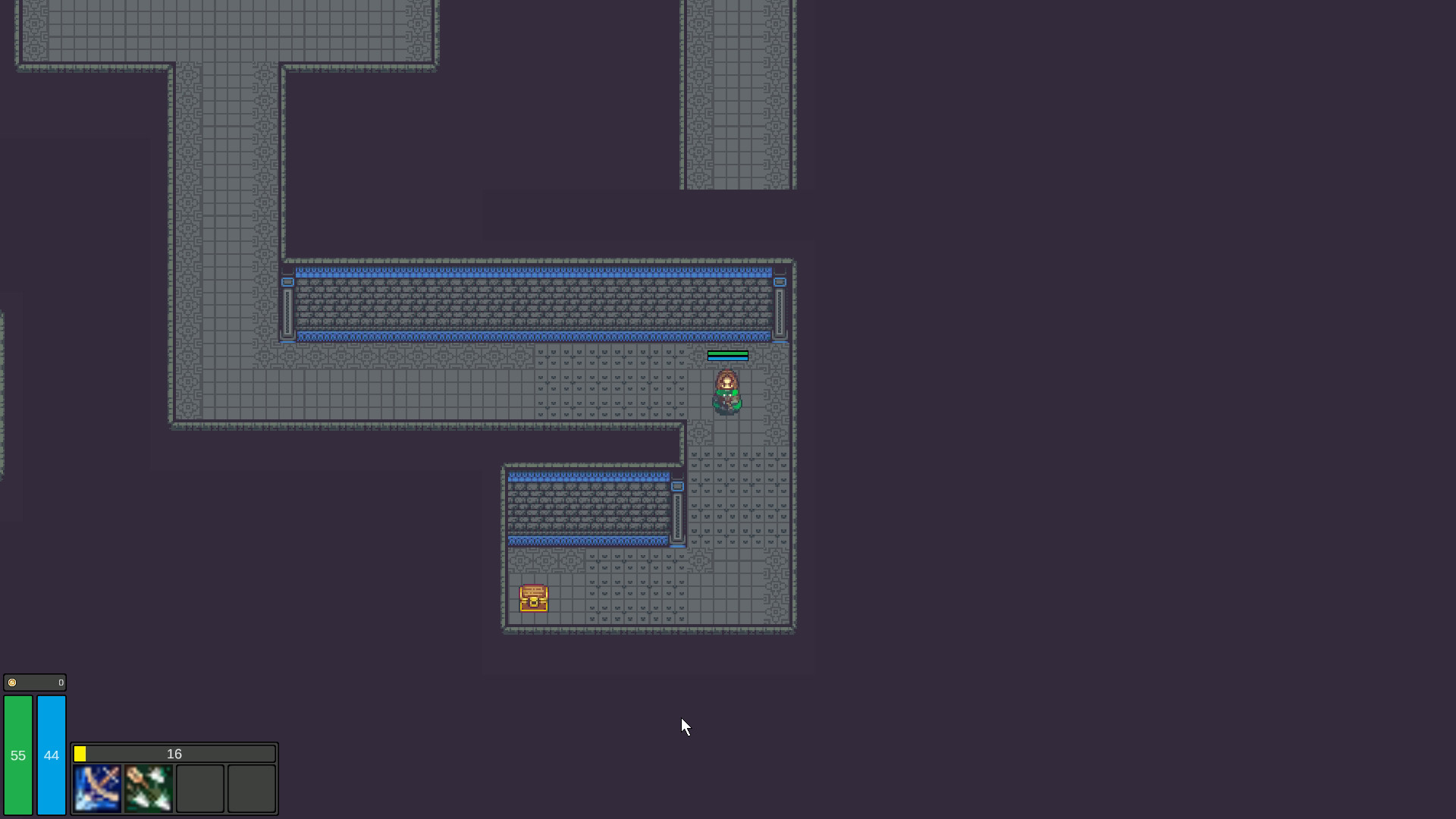Click the smaller water pool near the chest
Viewport: 1456px width, 819px height.
pos(591,508)
